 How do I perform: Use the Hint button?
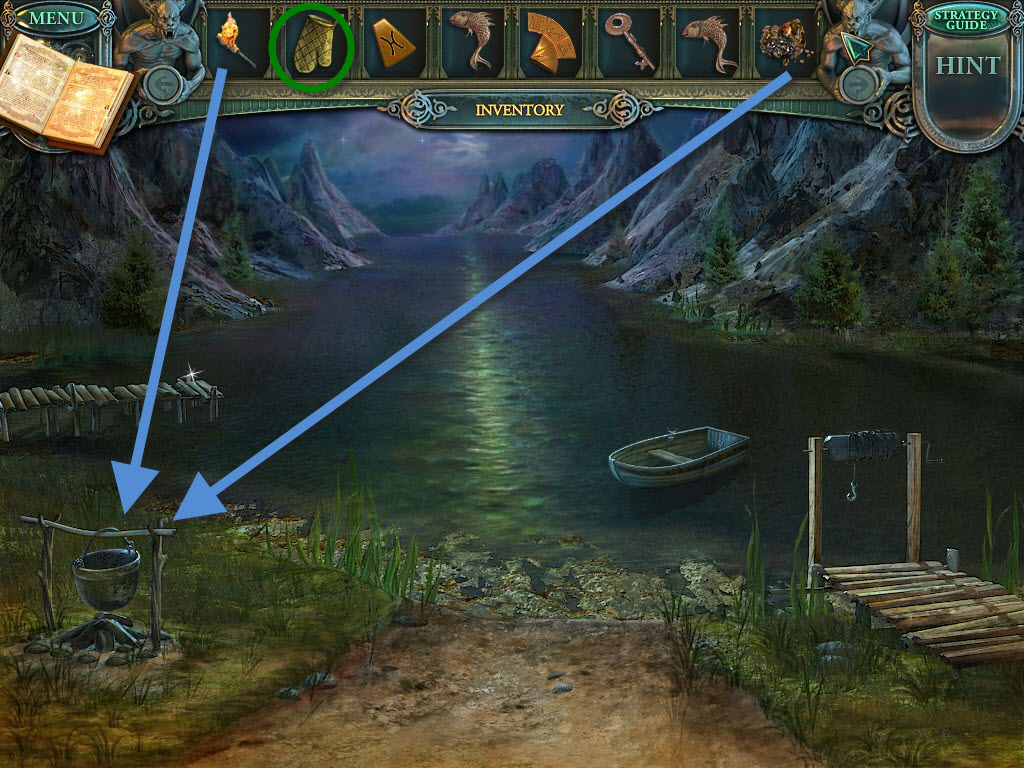click(966, 66)
